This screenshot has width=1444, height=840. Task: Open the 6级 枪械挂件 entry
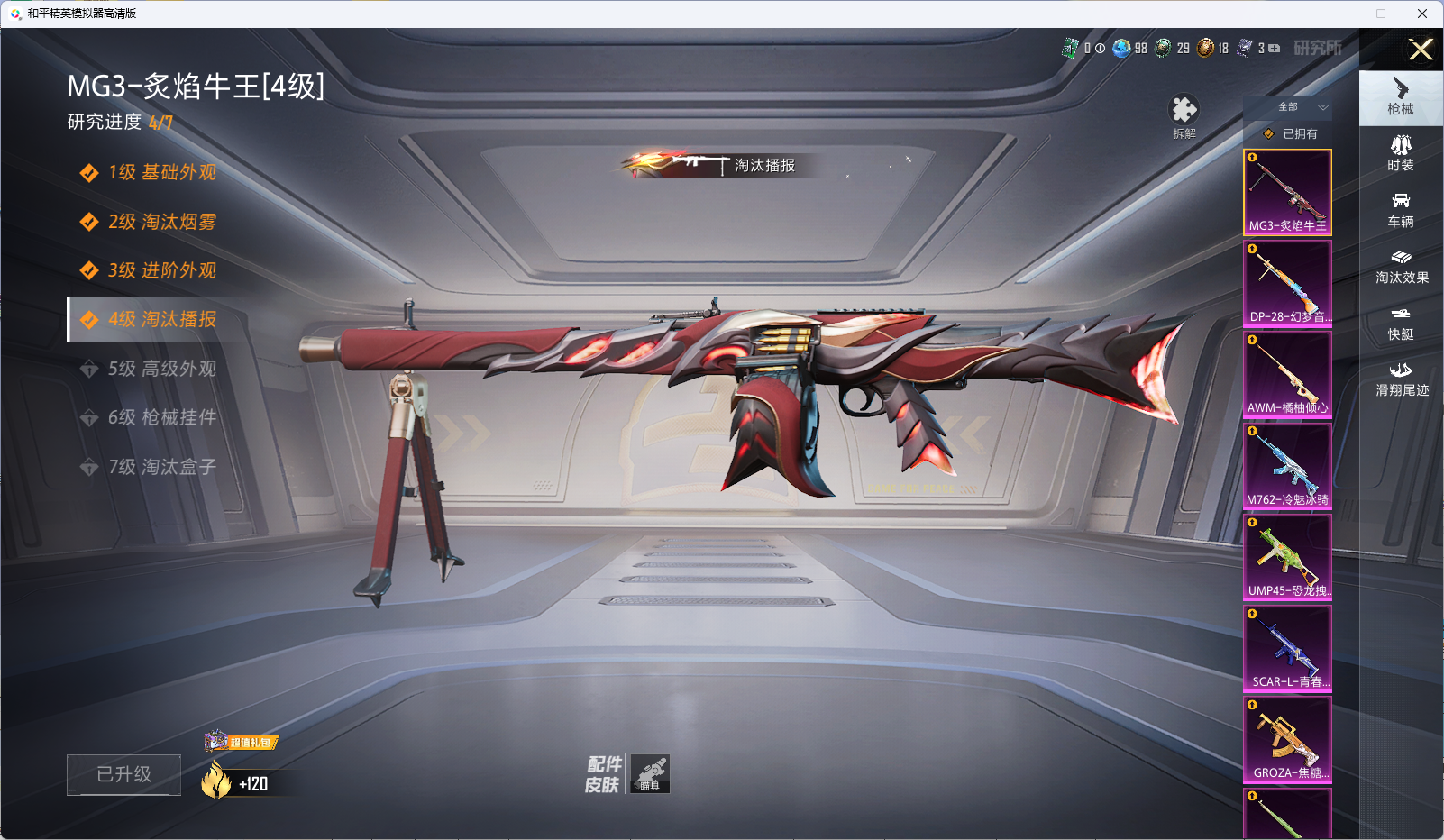click(x=162, y=417)
